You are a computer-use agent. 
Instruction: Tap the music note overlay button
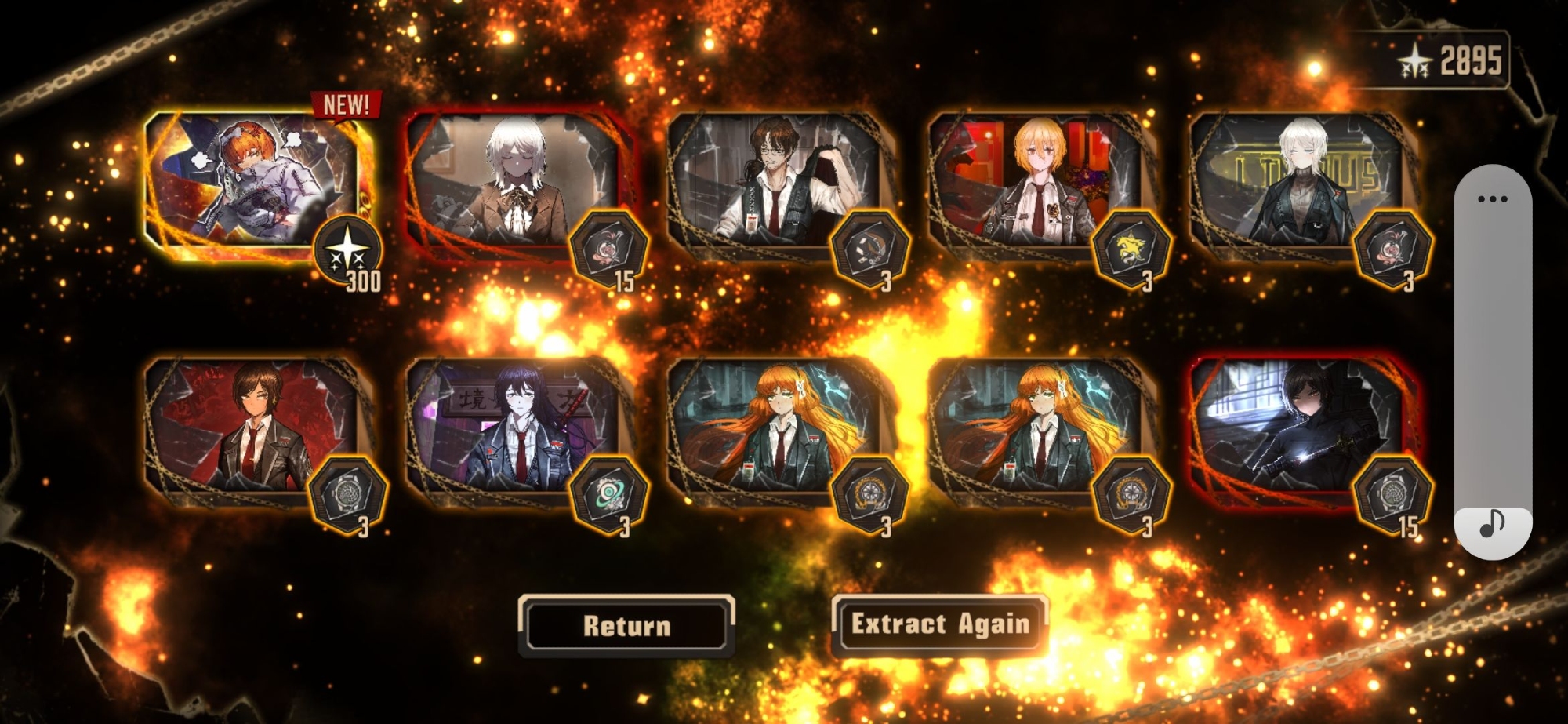1492,524
